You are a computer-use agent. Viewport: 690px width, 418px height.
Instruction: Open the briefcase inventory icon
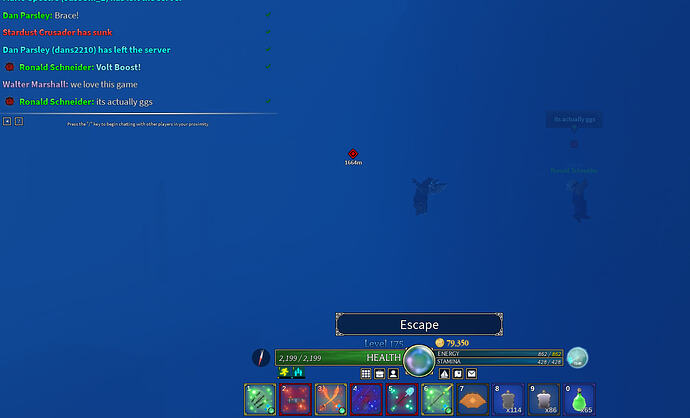click(380, 373)
